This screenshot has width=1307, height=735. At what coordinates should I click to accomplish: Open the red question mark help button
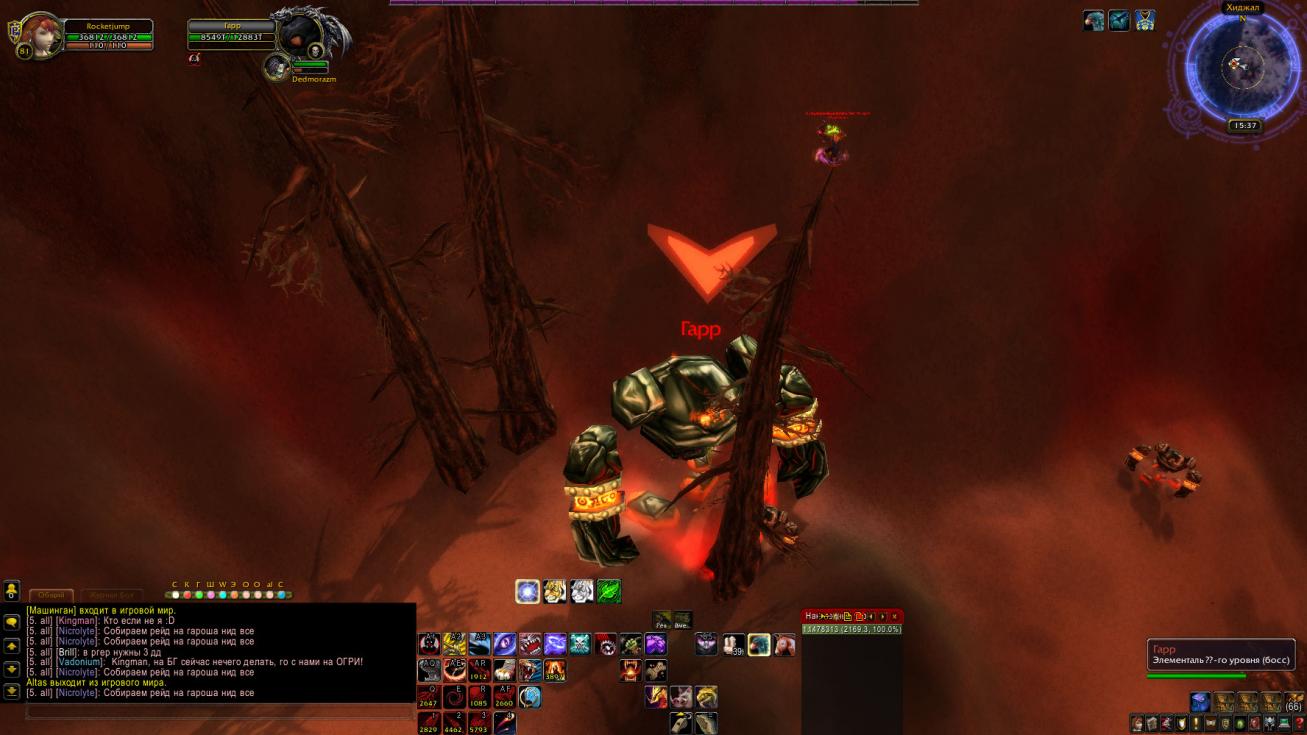(1299, 723)
